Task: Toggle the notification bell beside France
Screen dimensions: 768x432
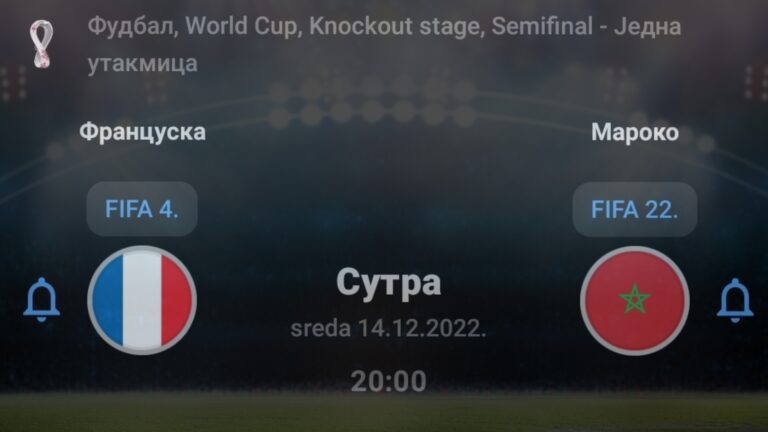Action: coord(42,300)
